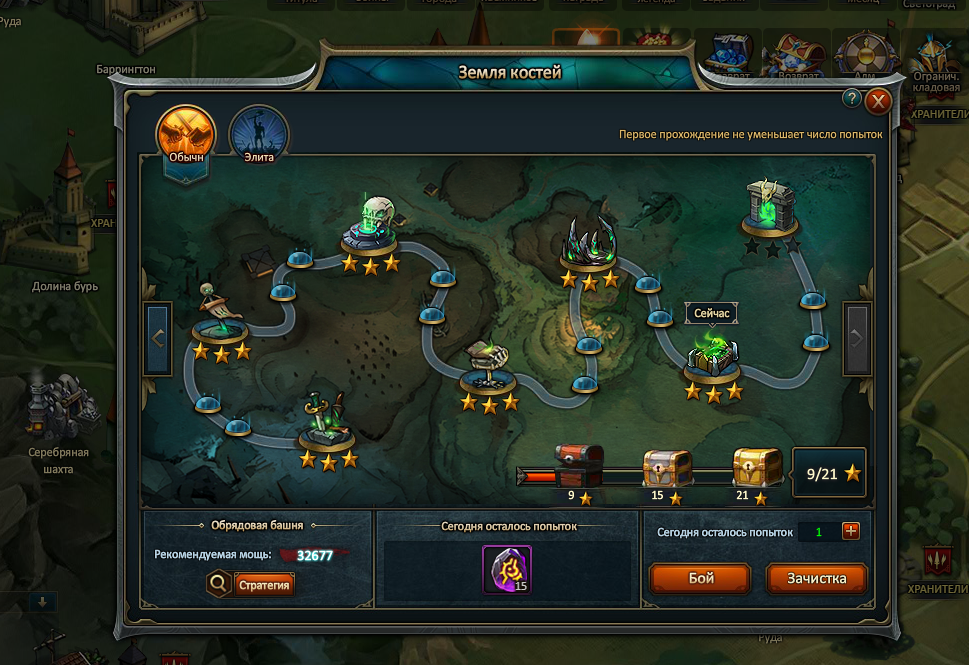Go to the previous map page arrow
The image size is (969, 665).
tap(158, 338)
